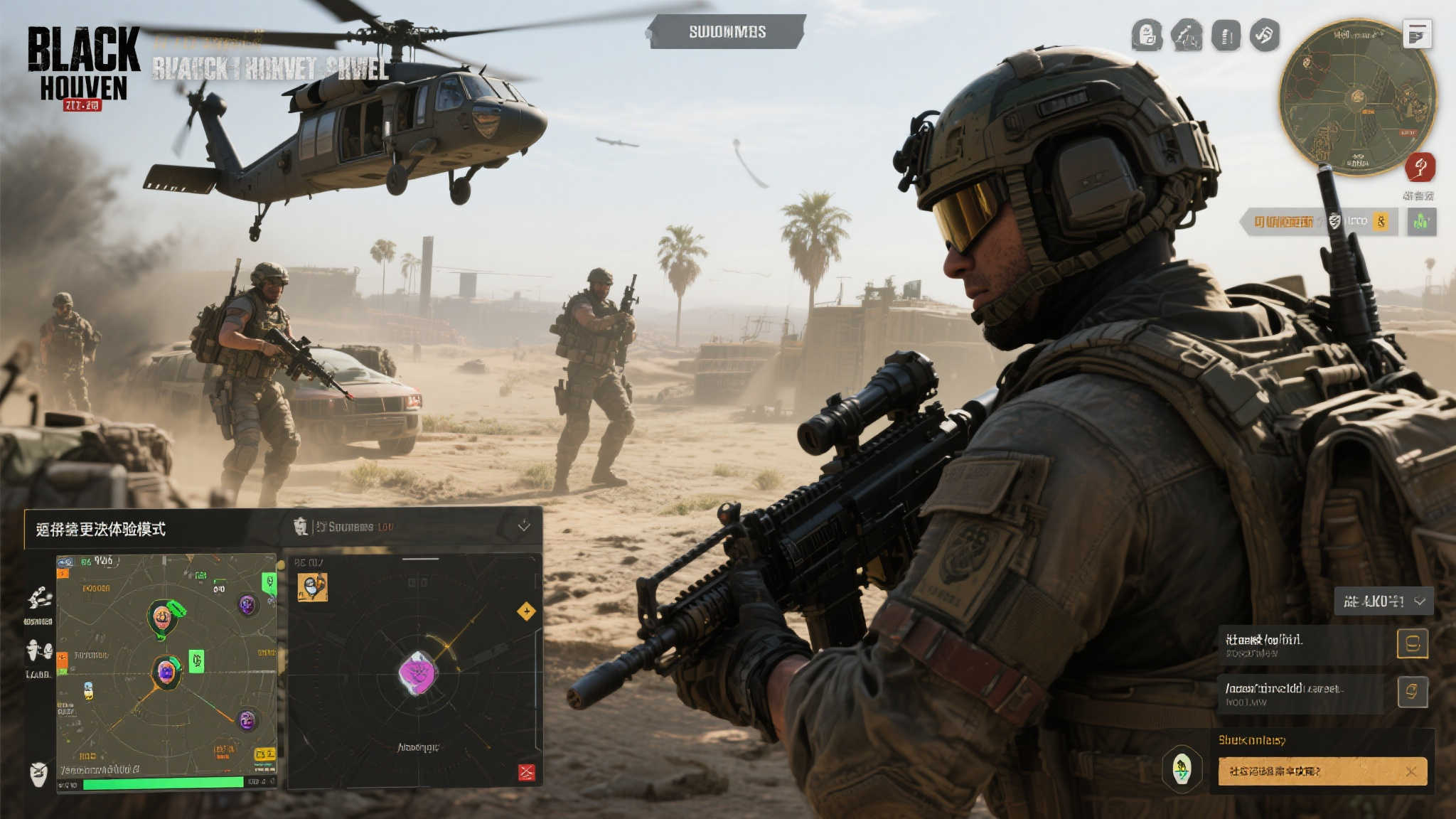Select the pink gem marker on the dark radar
Image resolution: width=1456 pixels, height=819 pixels.
(x=417, y=673)
